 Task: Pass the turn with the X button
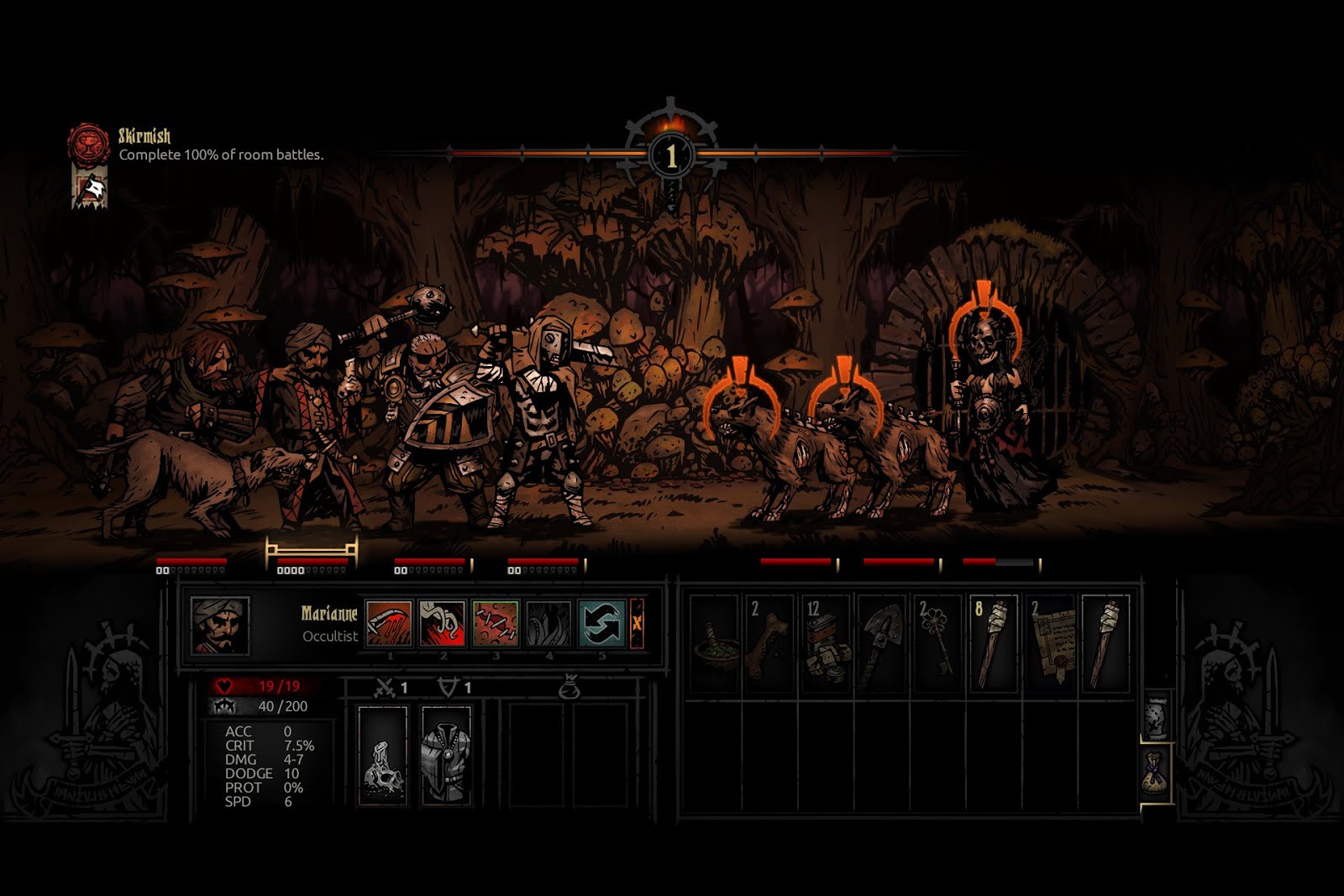(x=637, y=623)
